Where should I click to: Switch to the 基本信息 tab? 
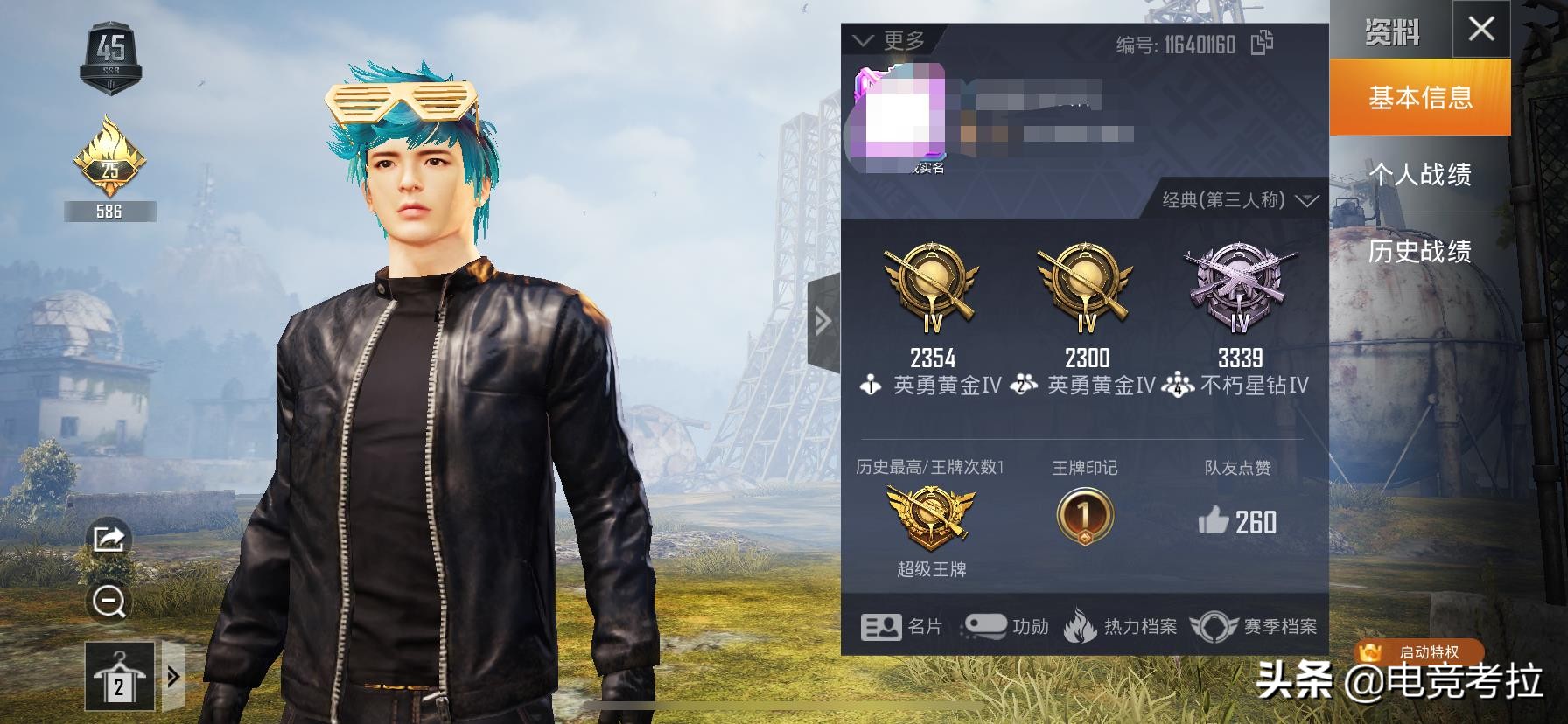(1419, 97)
